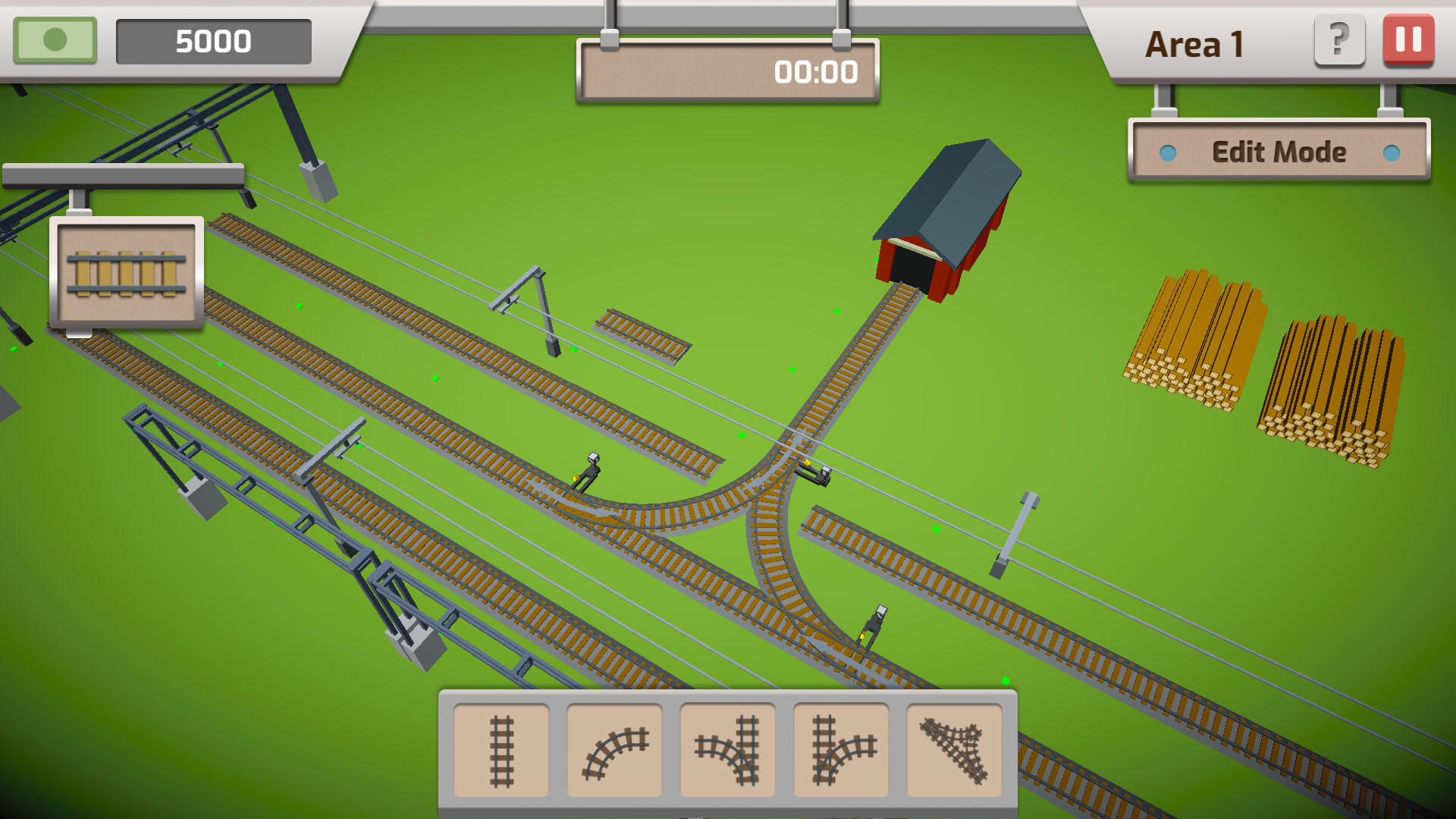This screenshot has width=1456, height=819.
Task: Click the right blue dot on Edit Mode sign
Action: click(x=1391, y=153)
